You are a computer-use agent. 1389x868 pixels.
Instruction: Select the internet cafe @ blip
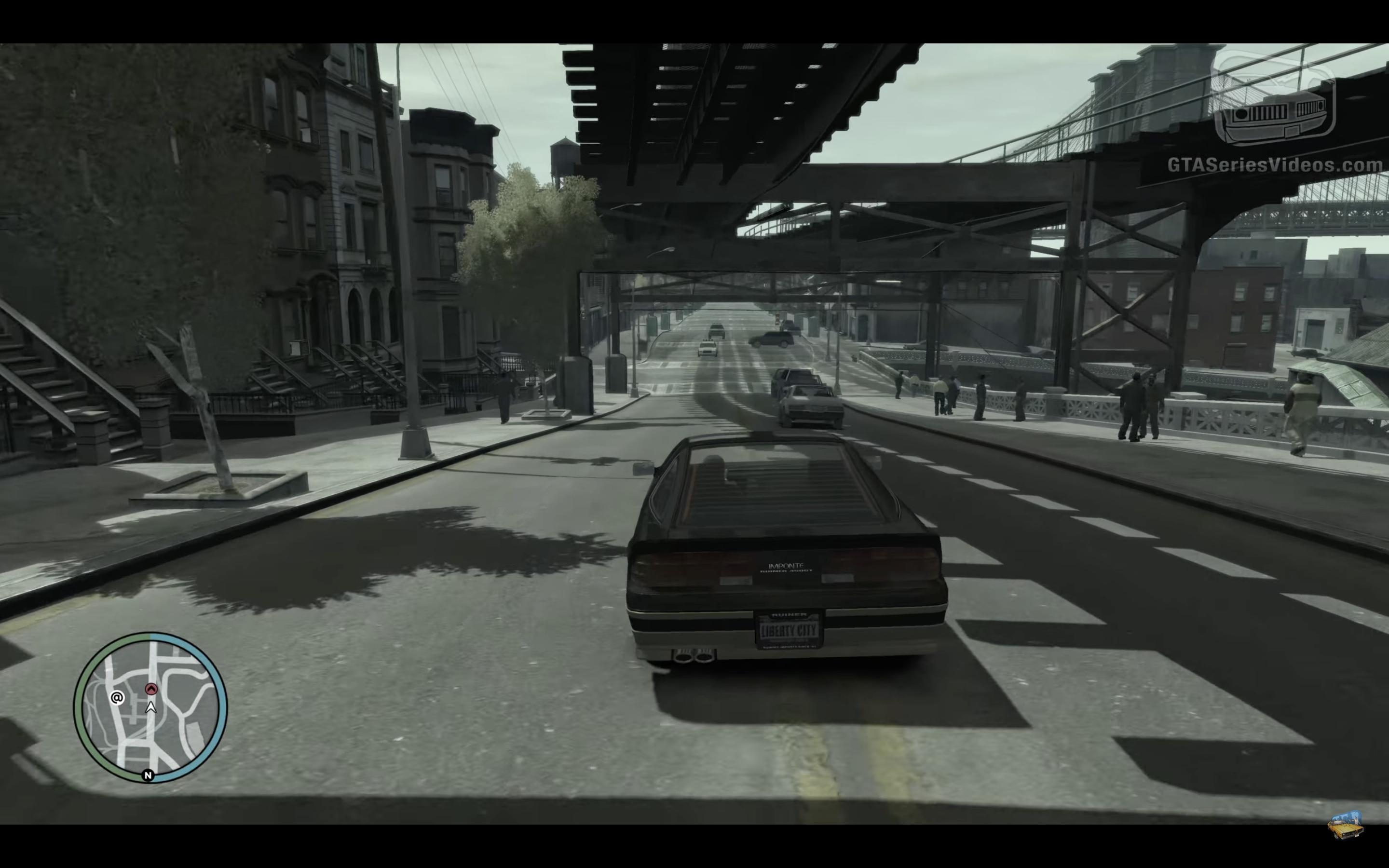coord(117,697)
